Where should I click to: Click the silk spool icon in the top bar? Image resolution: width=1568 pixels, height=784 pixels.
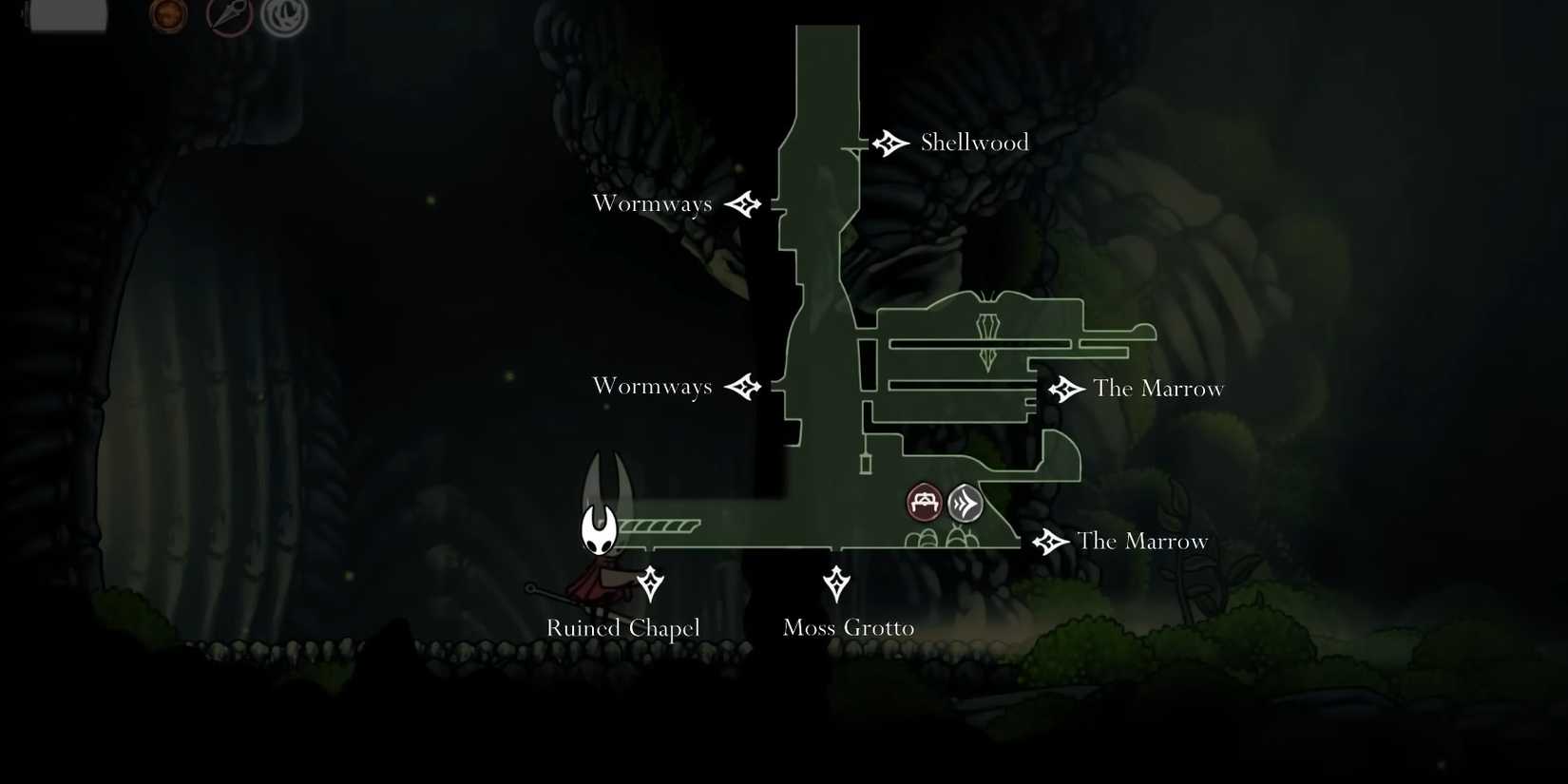tap(281, 14)
